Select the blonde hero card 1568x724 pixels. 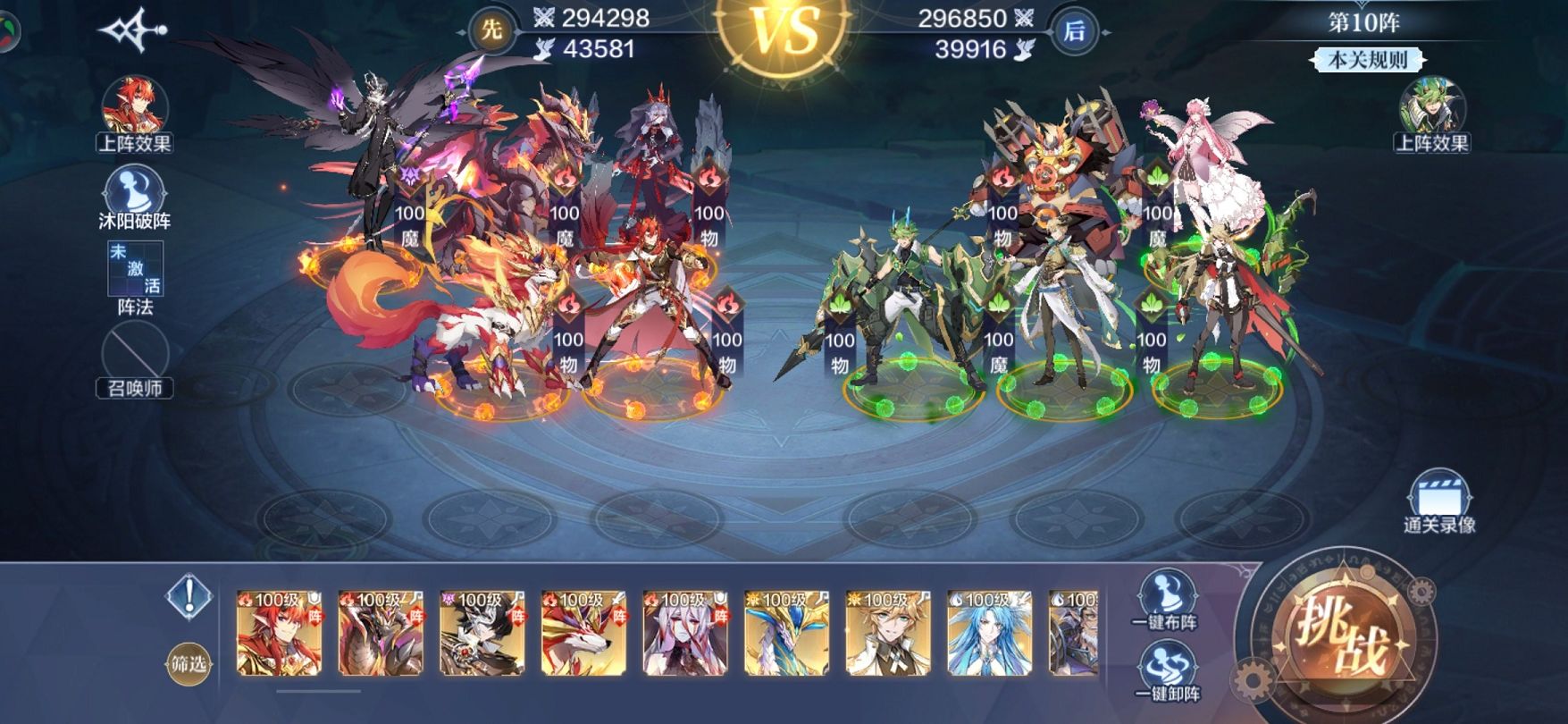(889, 633)
